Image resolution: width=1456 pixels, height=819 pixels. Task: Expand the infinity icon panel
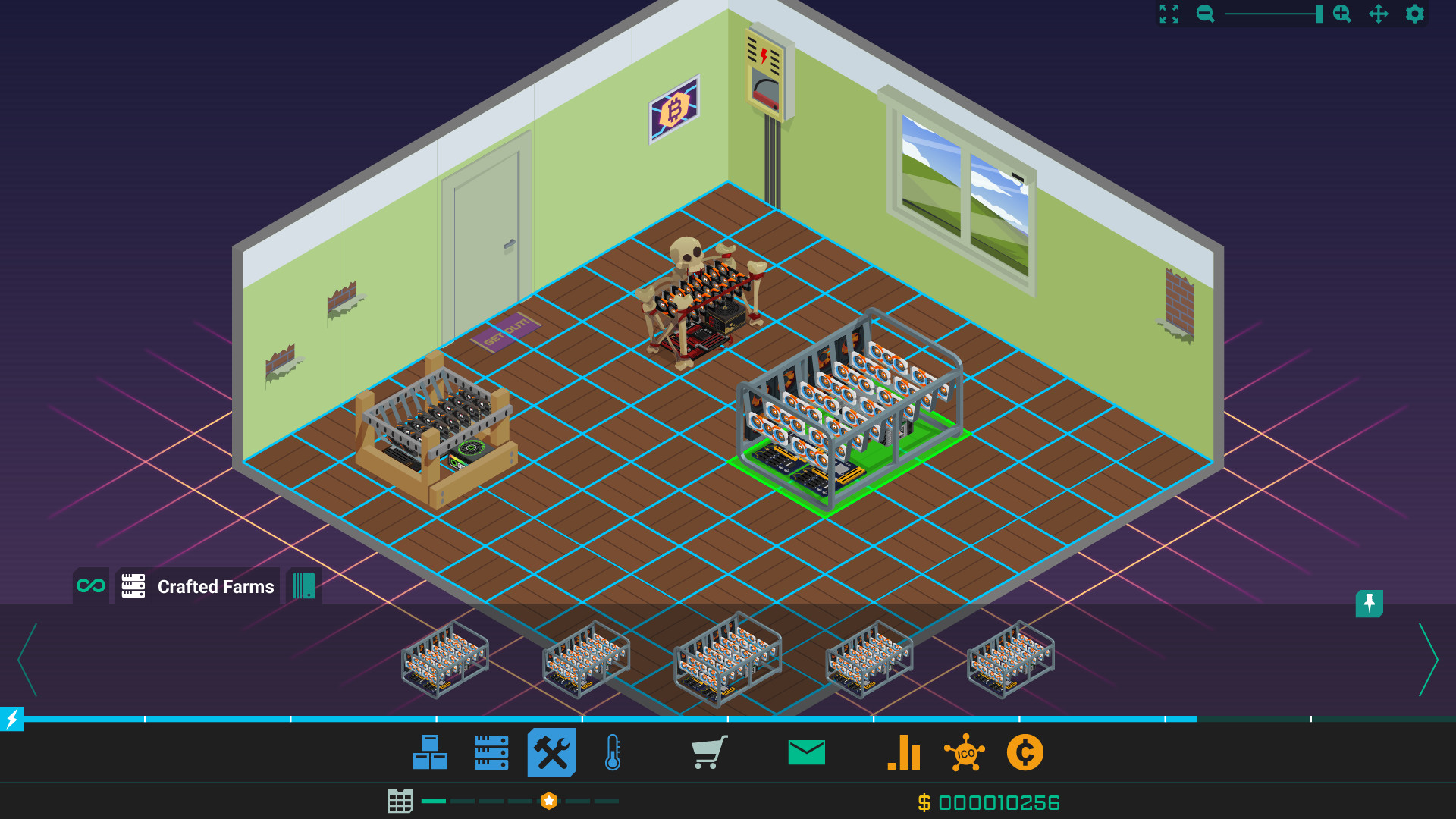coord(90,585)
